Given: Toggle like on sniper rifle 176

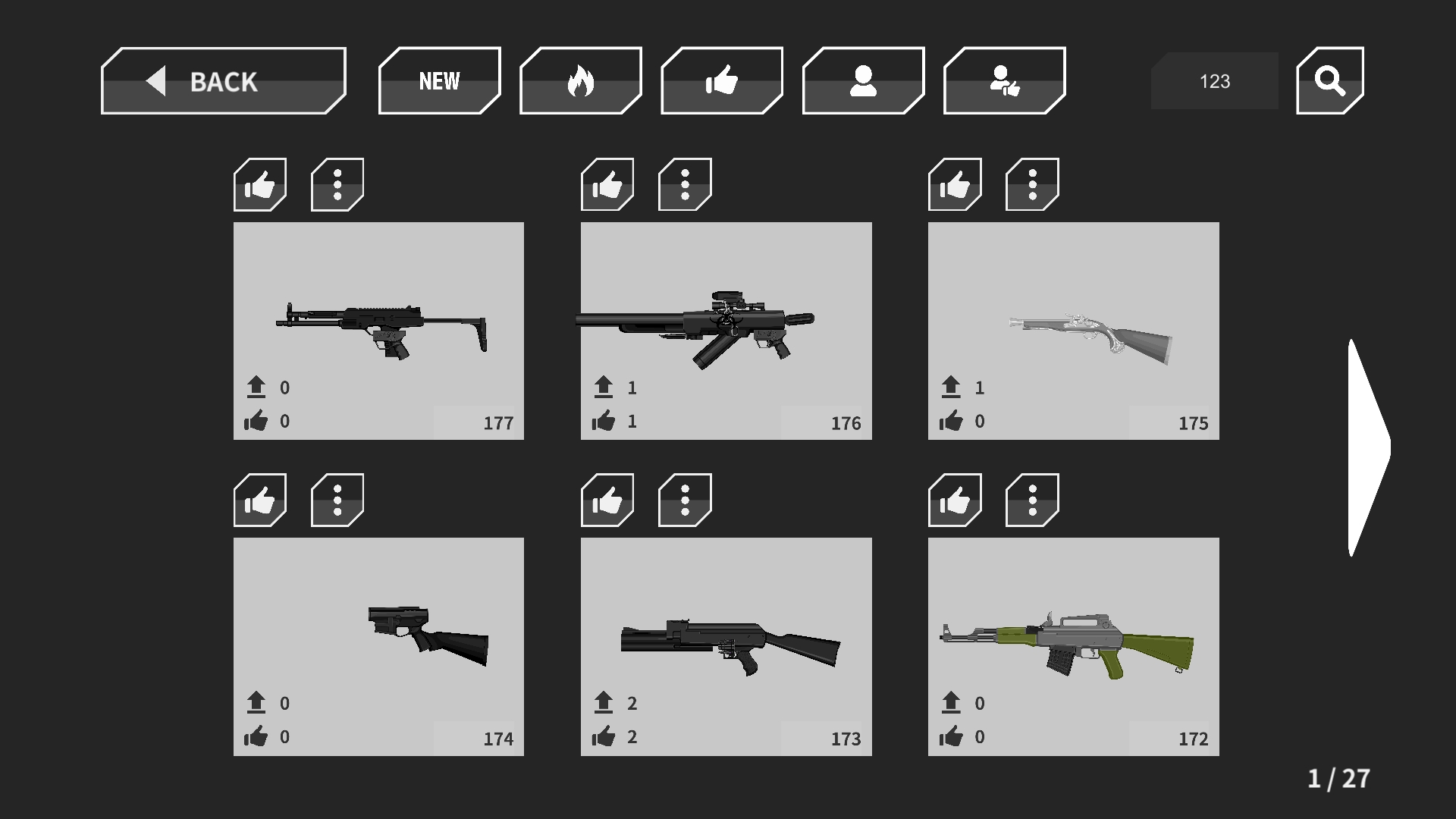Looking at the screenshot, I should pos(607,184).
